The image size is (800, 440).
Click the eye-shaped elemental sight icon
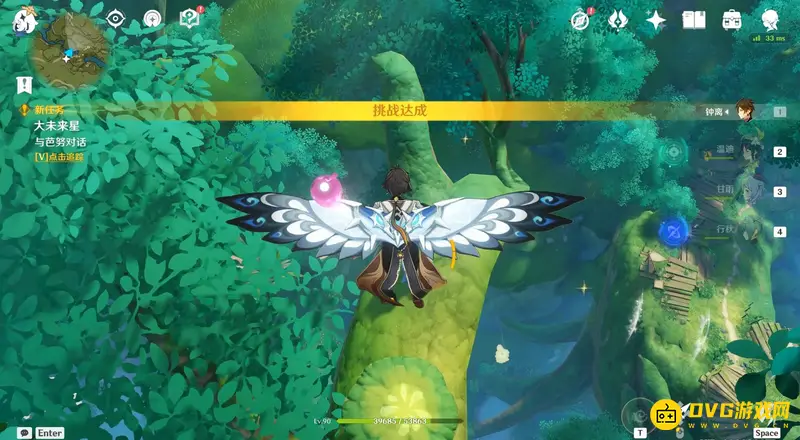tap(116, 18)
